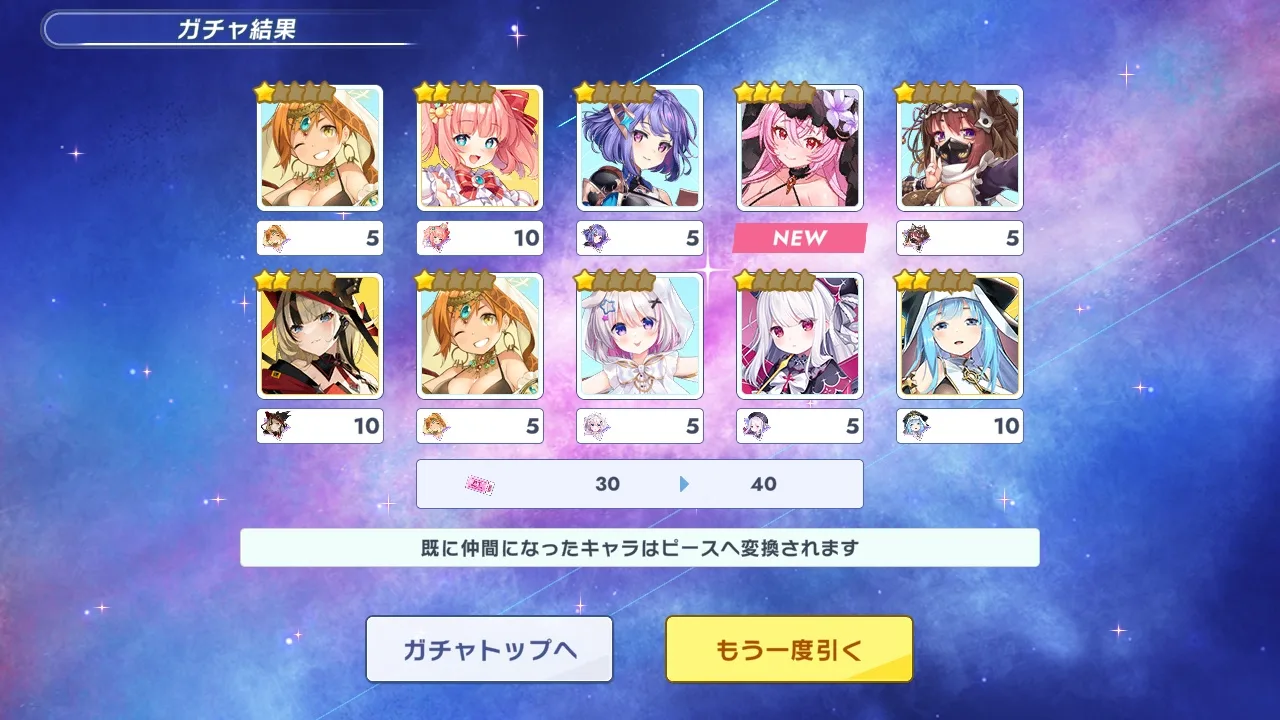The width and height of the screenshot is (1280, 720).
Task: Select the purple-haired character card
Action: [640, 148]
